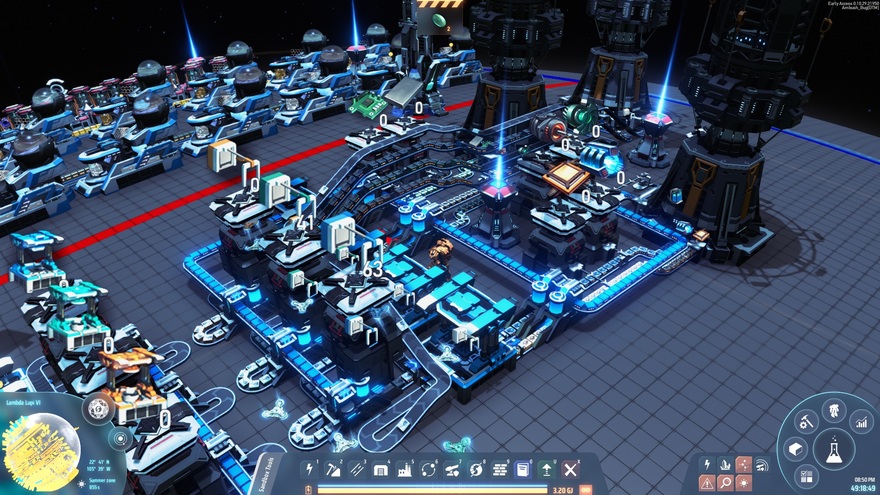This screenshot has width=880, height=495.
Task: Open the mecha panel
Action: click(x=831, y=410)
